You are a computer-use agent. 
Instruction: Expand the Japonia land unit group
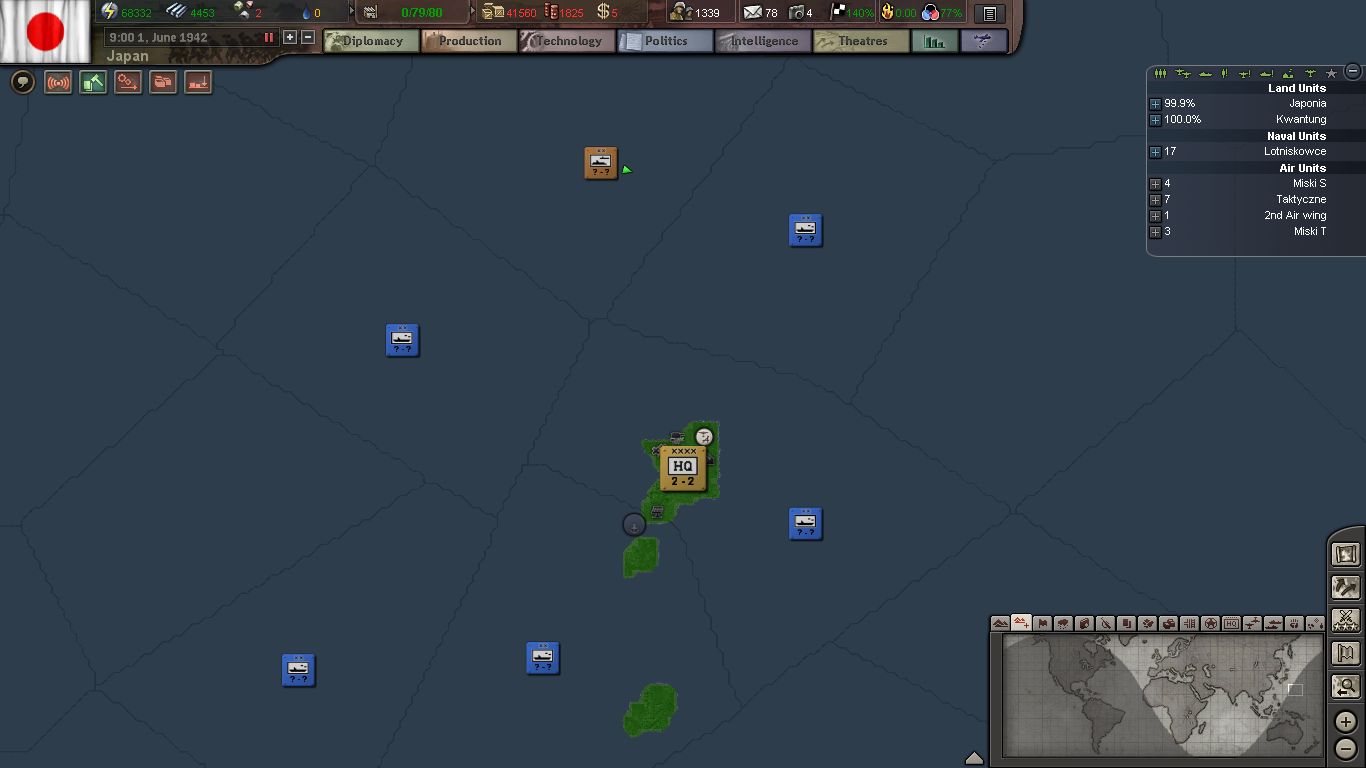pyautogui.click(x=1155, y=104)
